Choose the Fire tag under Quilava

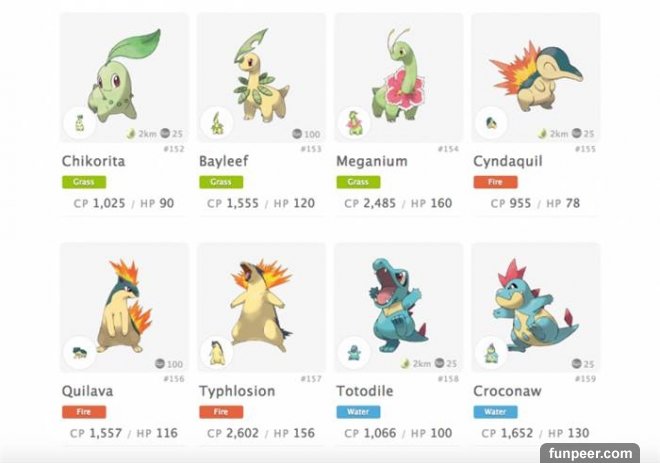(82, 411)
